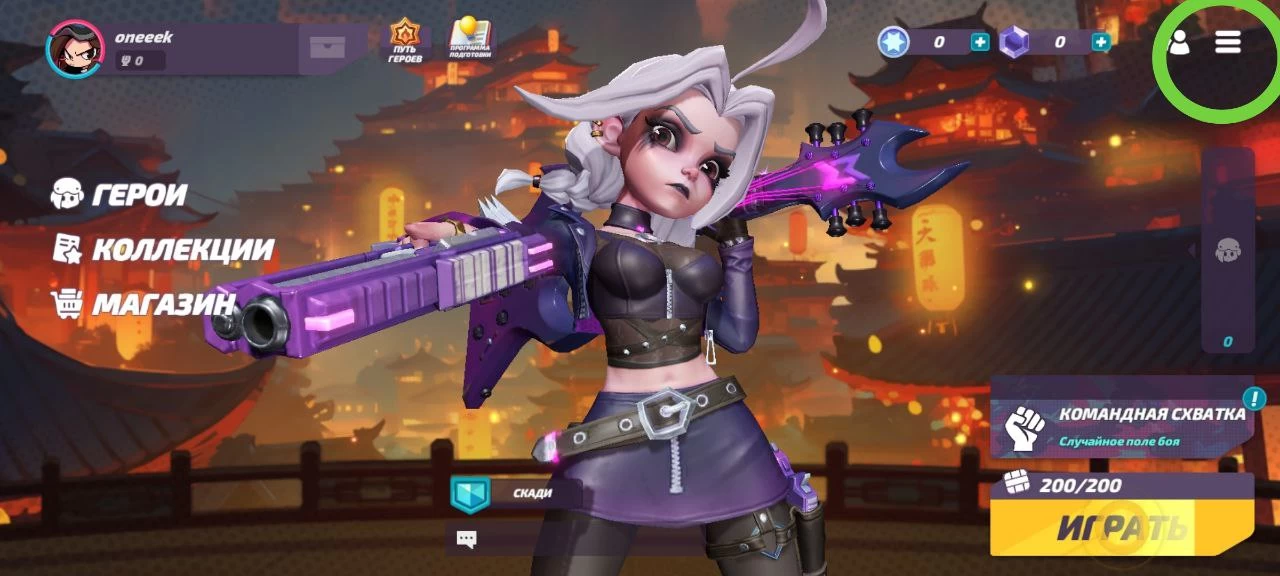1280x576 pixels.
Task: Add purple gem currency with plus
Action: (x=1101, y=42)
